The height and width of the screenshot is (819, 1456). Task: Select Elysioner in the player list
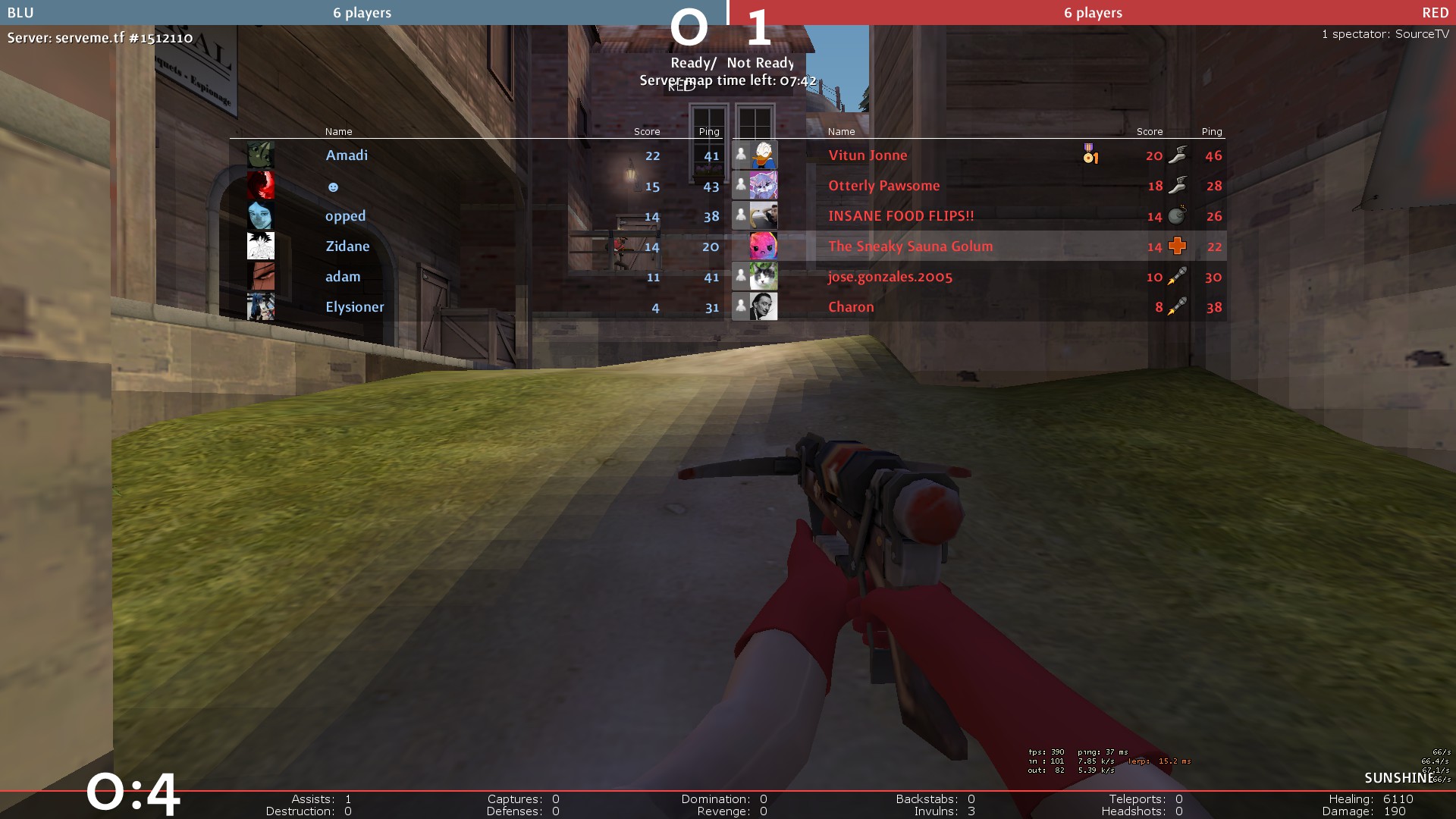pyautogui.click(x=354, y=307)
